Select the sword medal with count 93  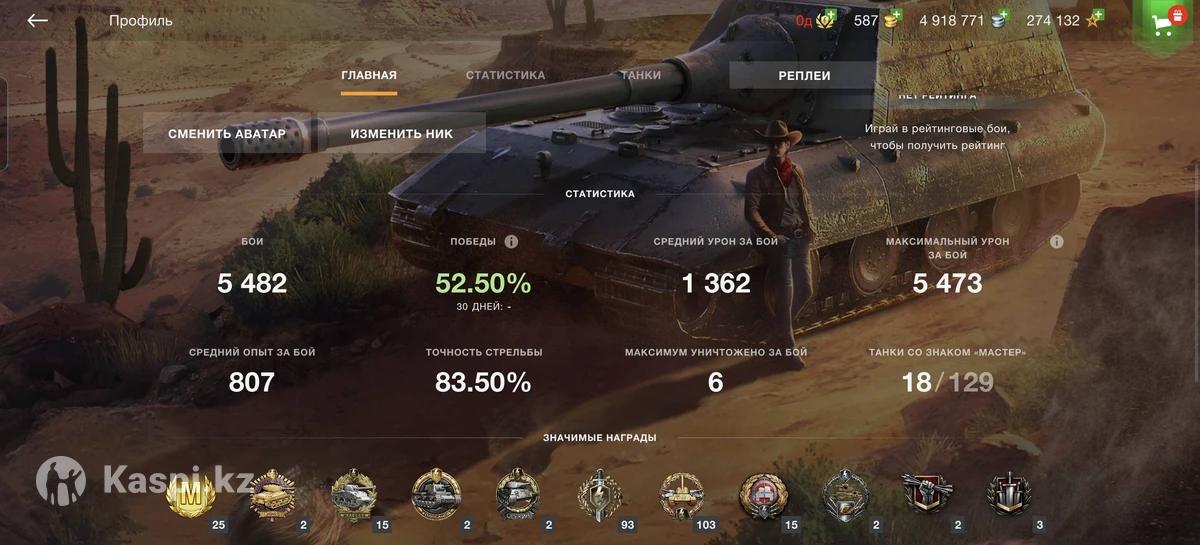pyautogui.click(x=599, y=493)
